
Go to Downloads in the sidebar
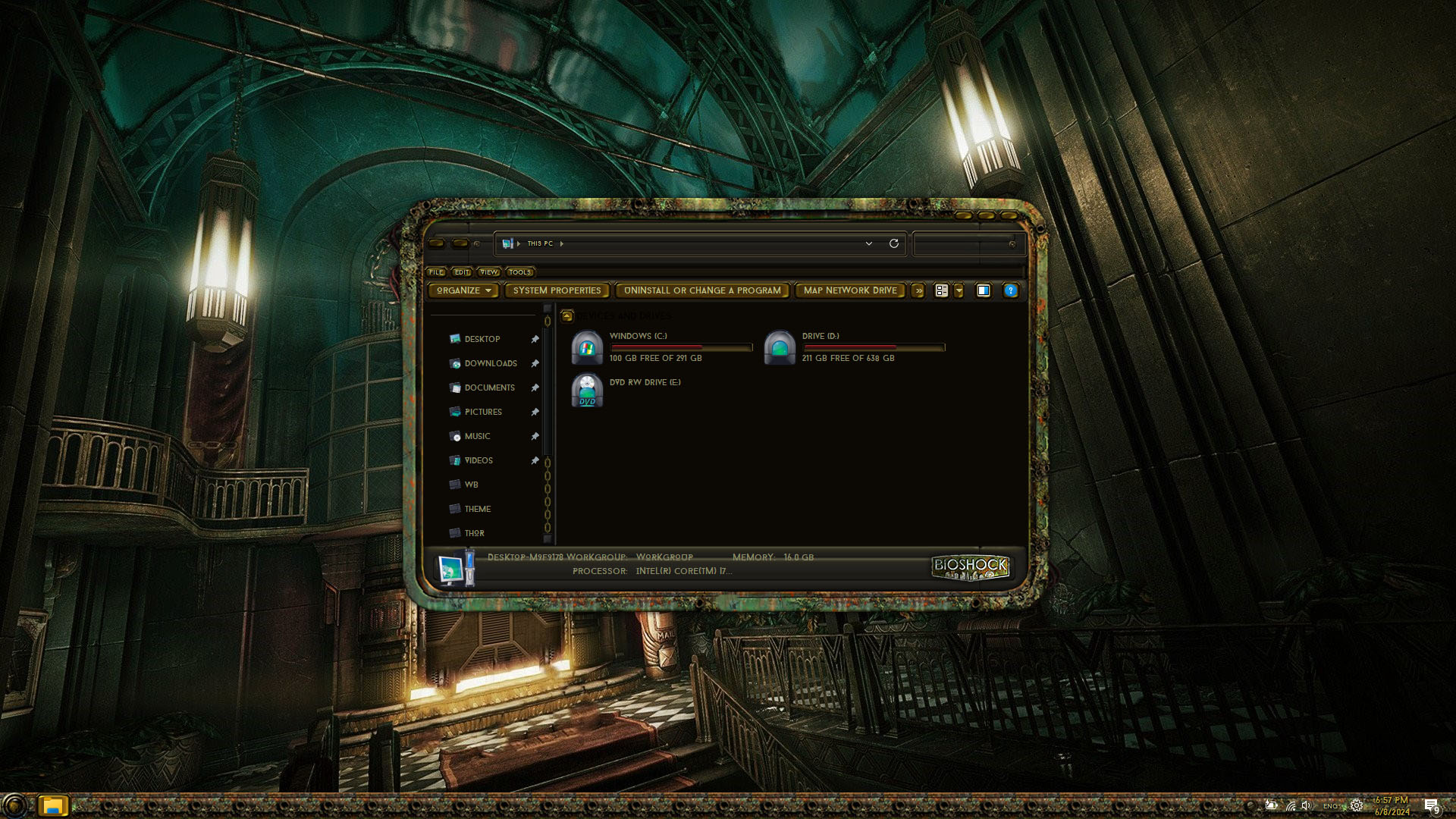[x=490, y=364]
